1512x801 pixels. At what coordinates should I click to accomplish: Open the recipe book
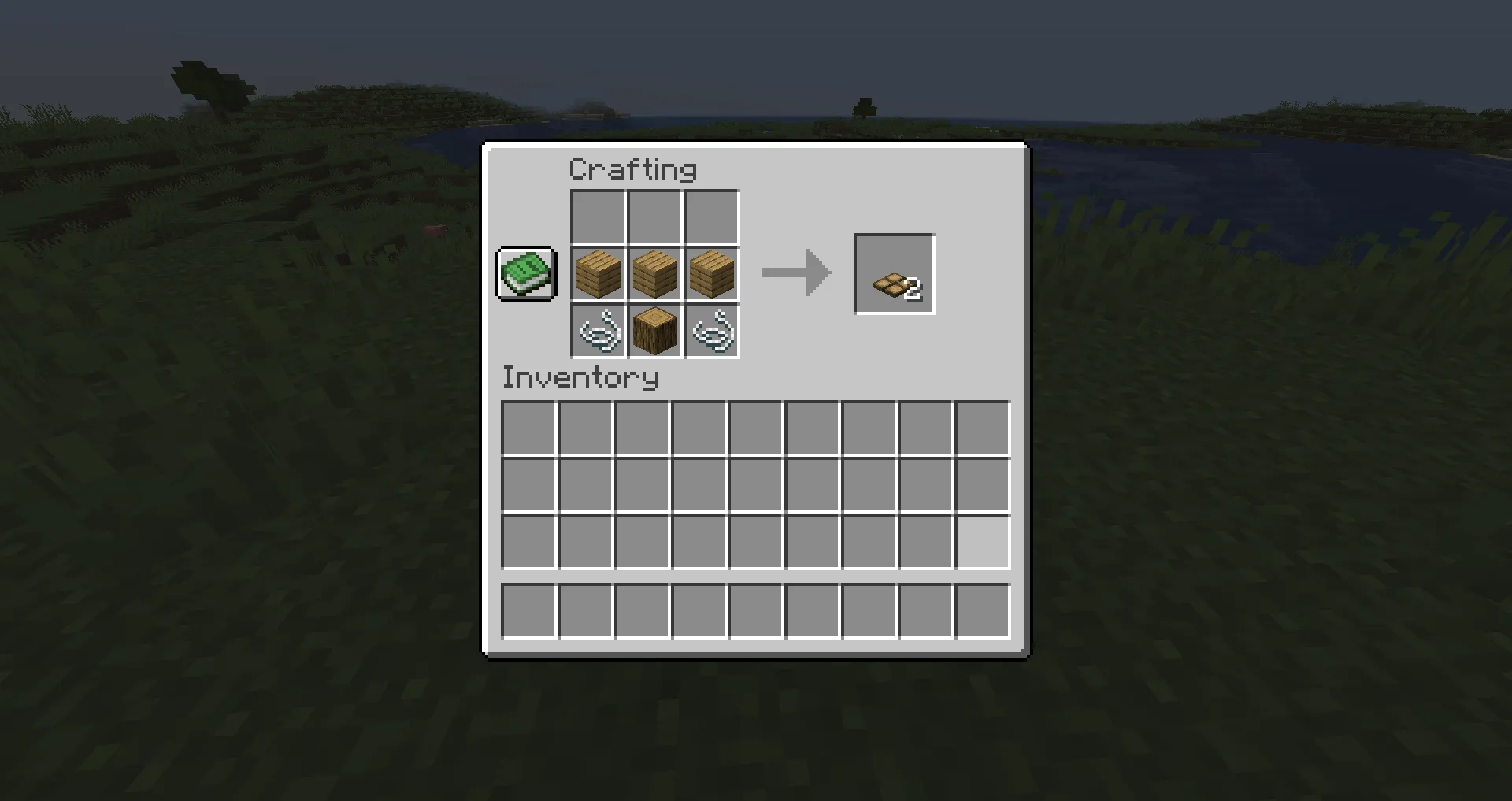(x=525, y=274)
